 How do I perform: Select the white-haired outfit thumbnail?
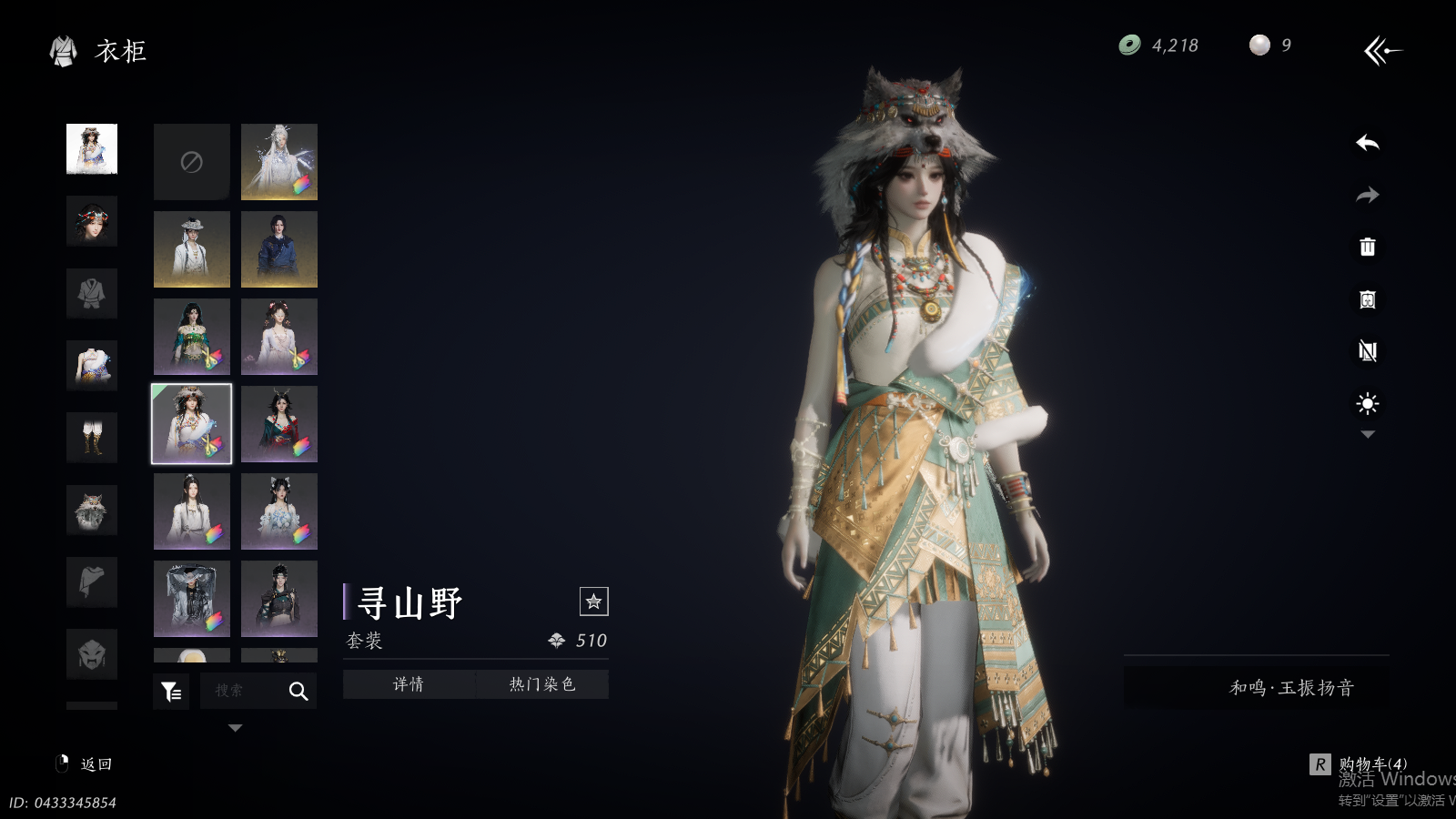click(x=279, y=162)
